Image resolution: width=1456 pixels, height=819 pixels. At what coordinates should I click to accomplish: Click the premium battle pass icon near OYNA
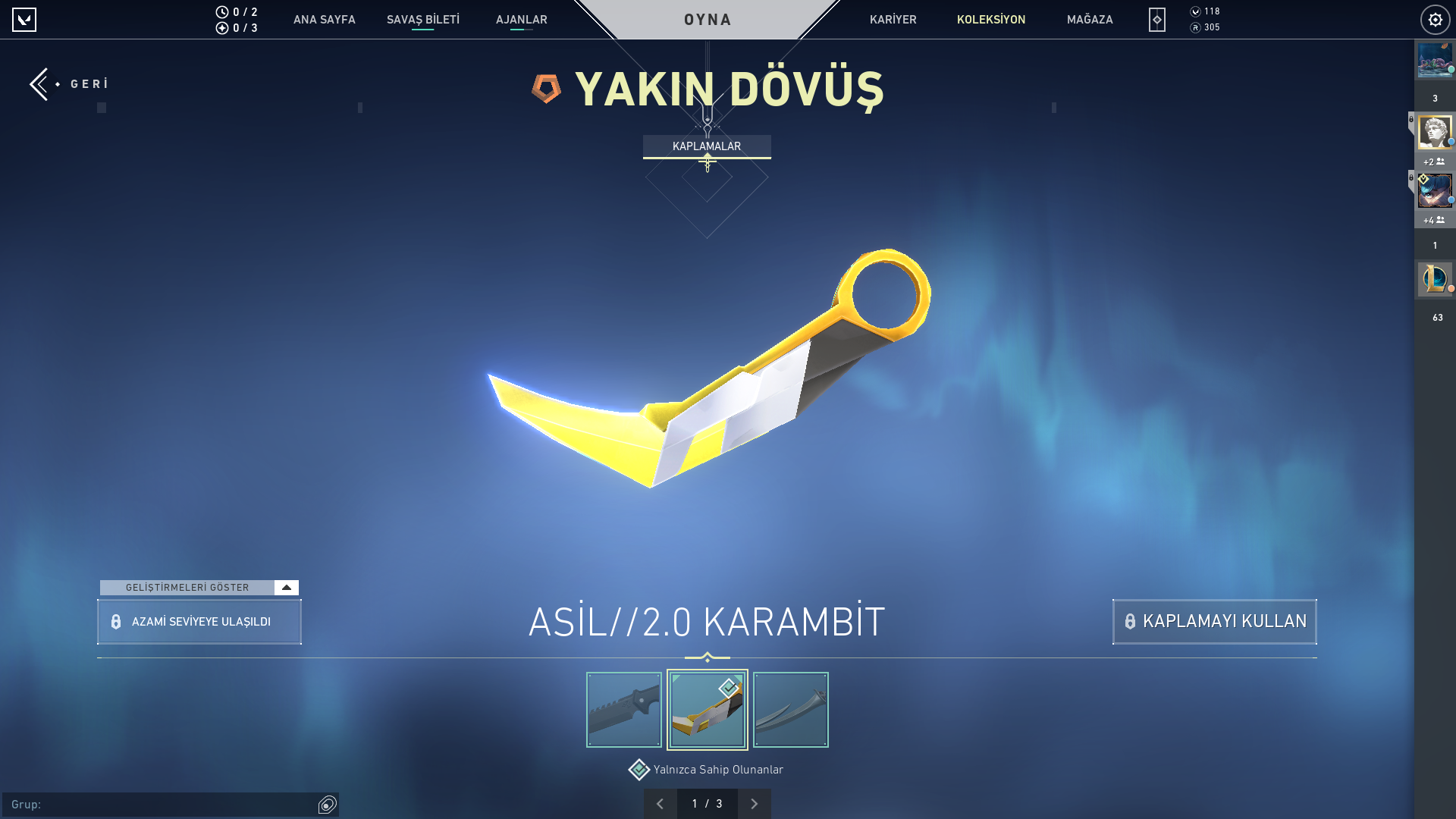1156,20
